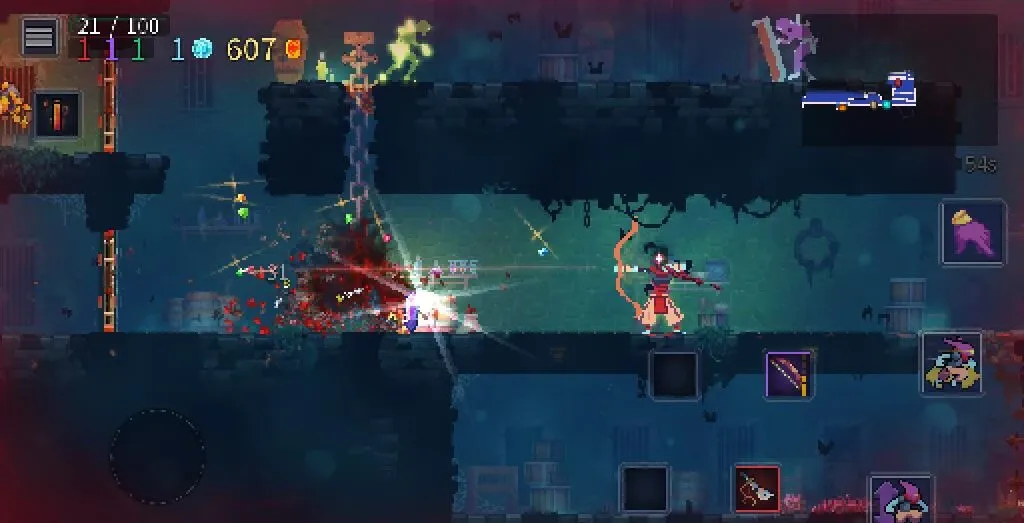The width and height of the screenshot is (1024, 523).
Task: Tap the jump button with up arrow
Action: point(900,499)
